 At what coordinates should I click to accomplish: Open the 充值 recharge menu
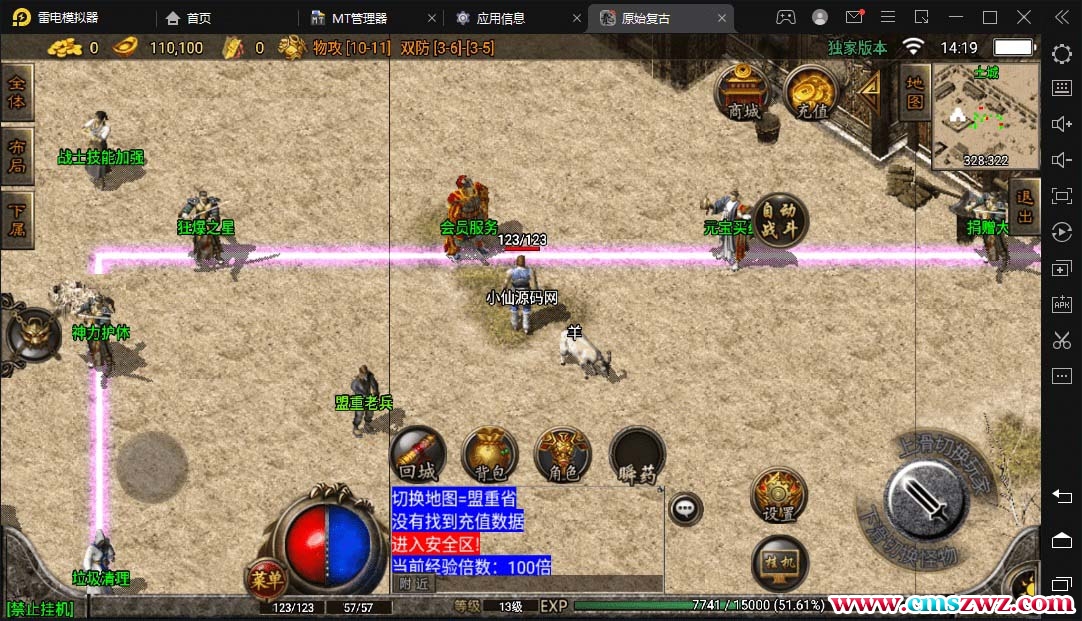click(811, 93)
